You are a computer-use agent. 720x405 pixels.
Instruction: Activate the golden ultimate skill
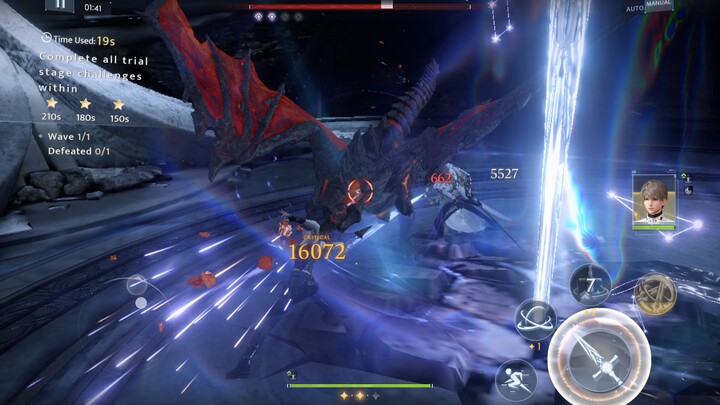point(655,294)
